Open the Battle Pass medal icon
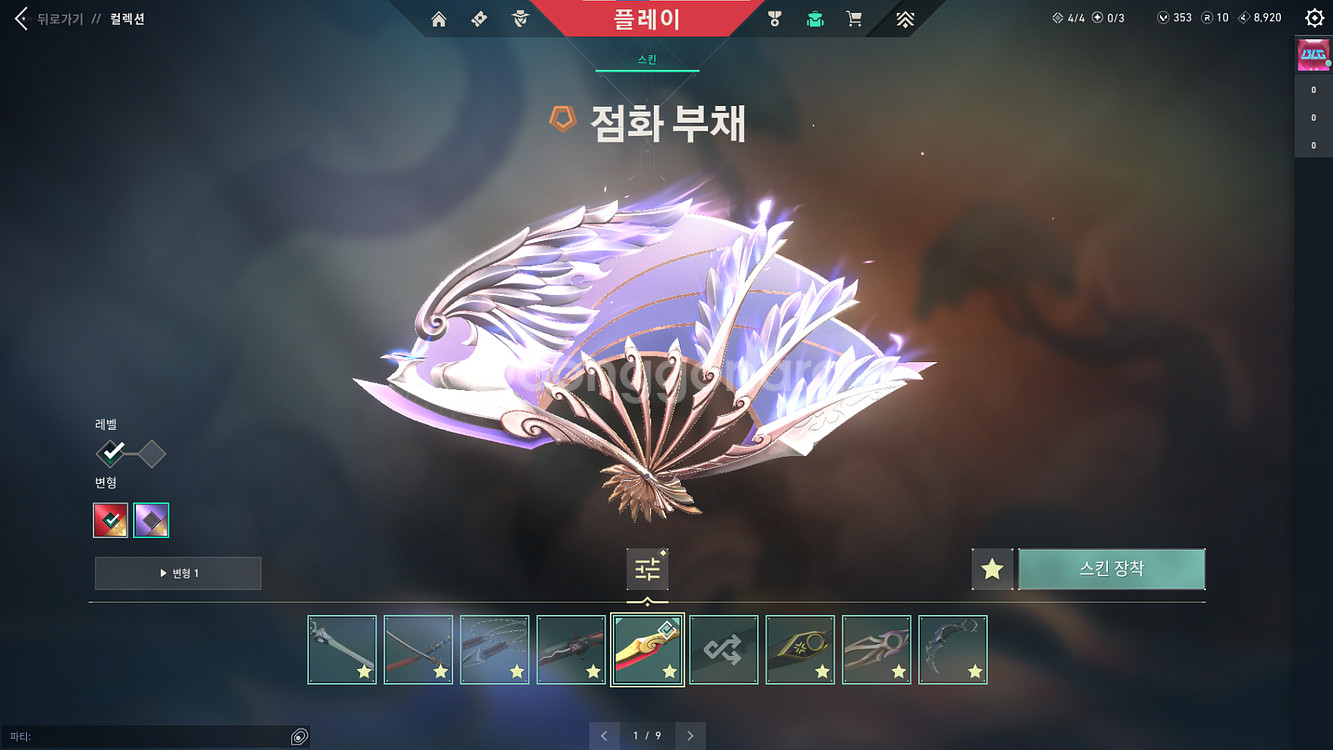This screenshot has height=750, width=1333. [775, 17]
